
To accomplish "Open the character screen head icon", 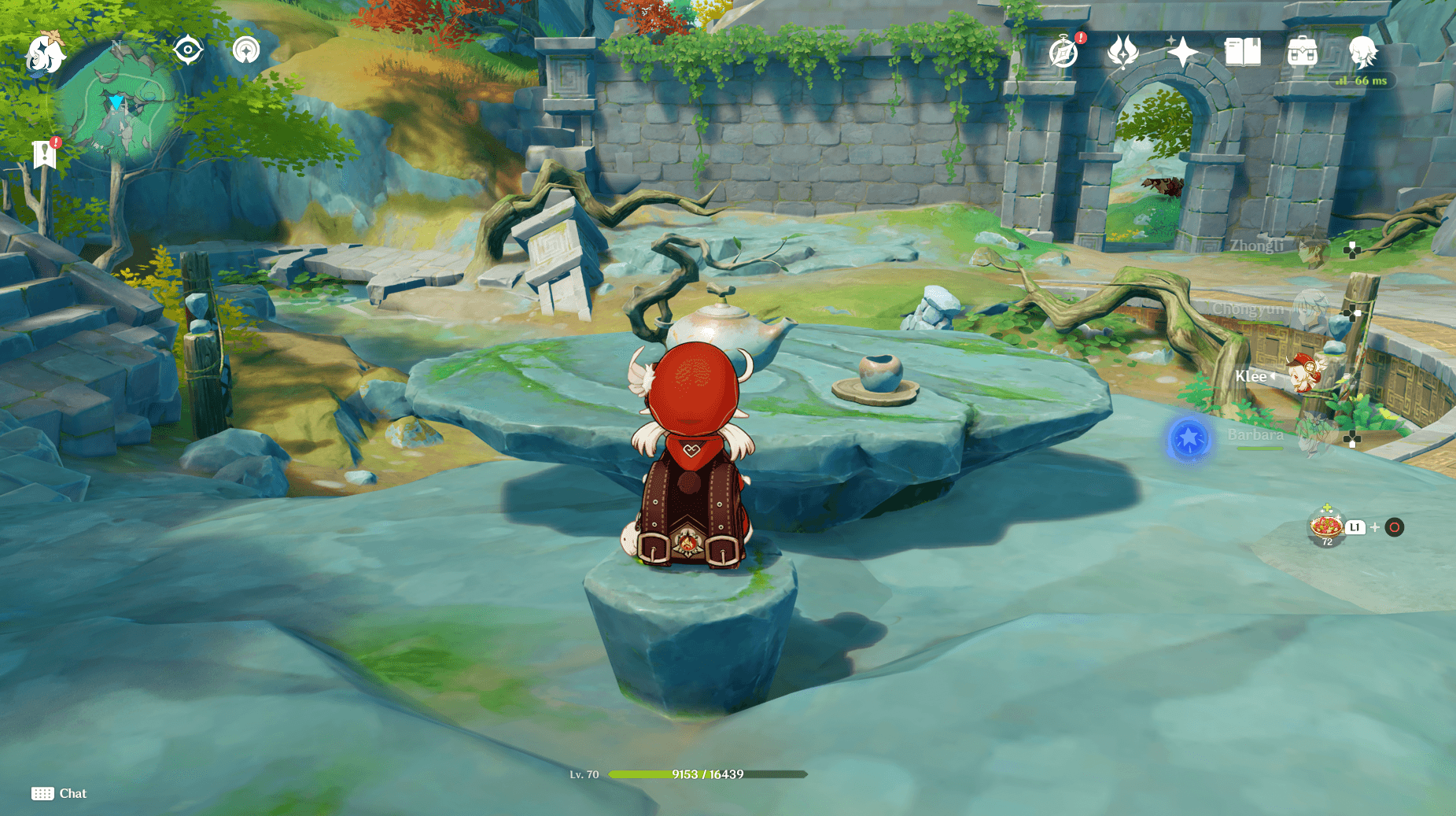I will [x=1362, y=53].
